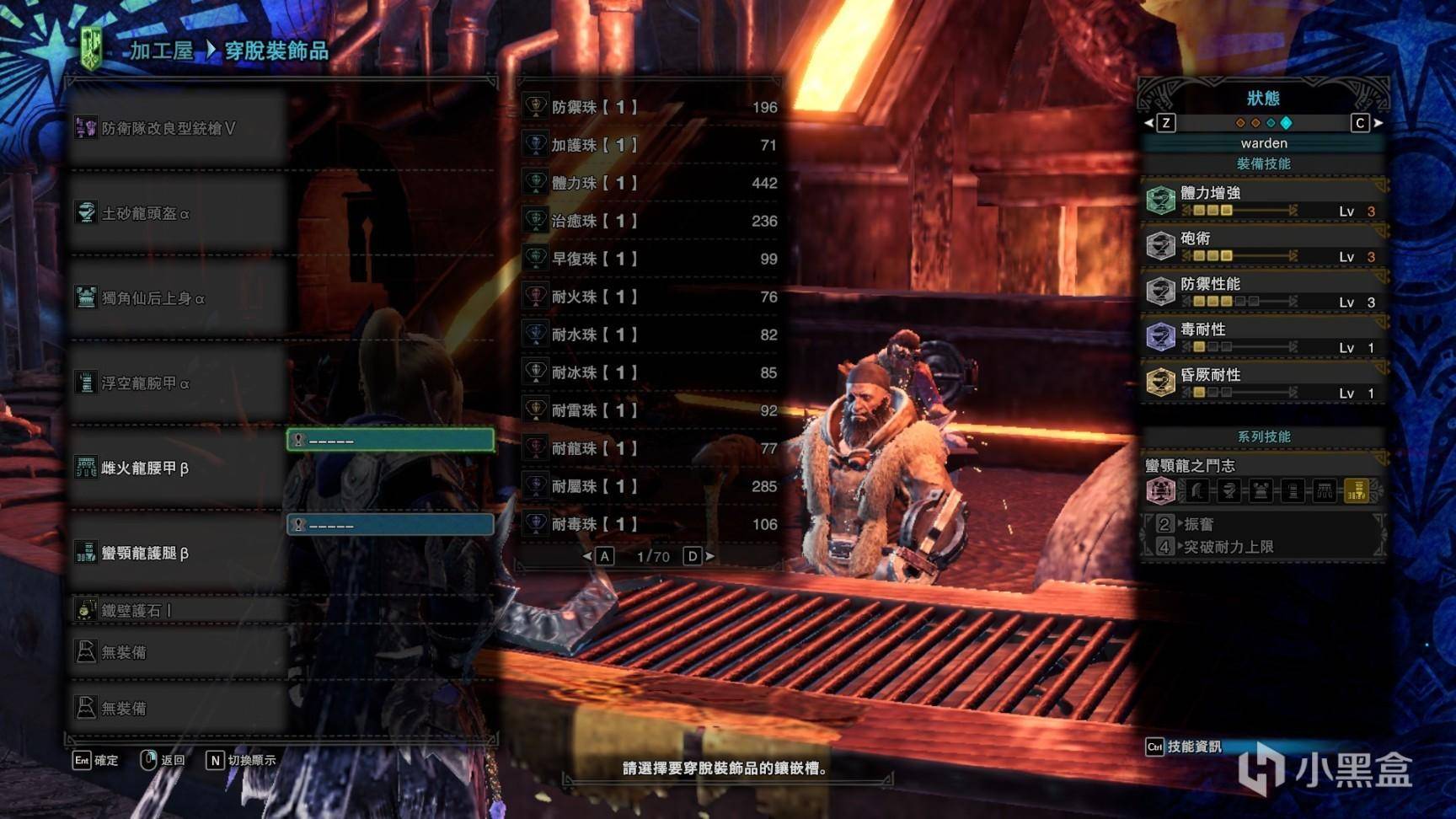Choose the 蠻顎龍護腿β leg armor
Image resolution: width=1456 pixels, height=819 pixels.
point(145,553)
